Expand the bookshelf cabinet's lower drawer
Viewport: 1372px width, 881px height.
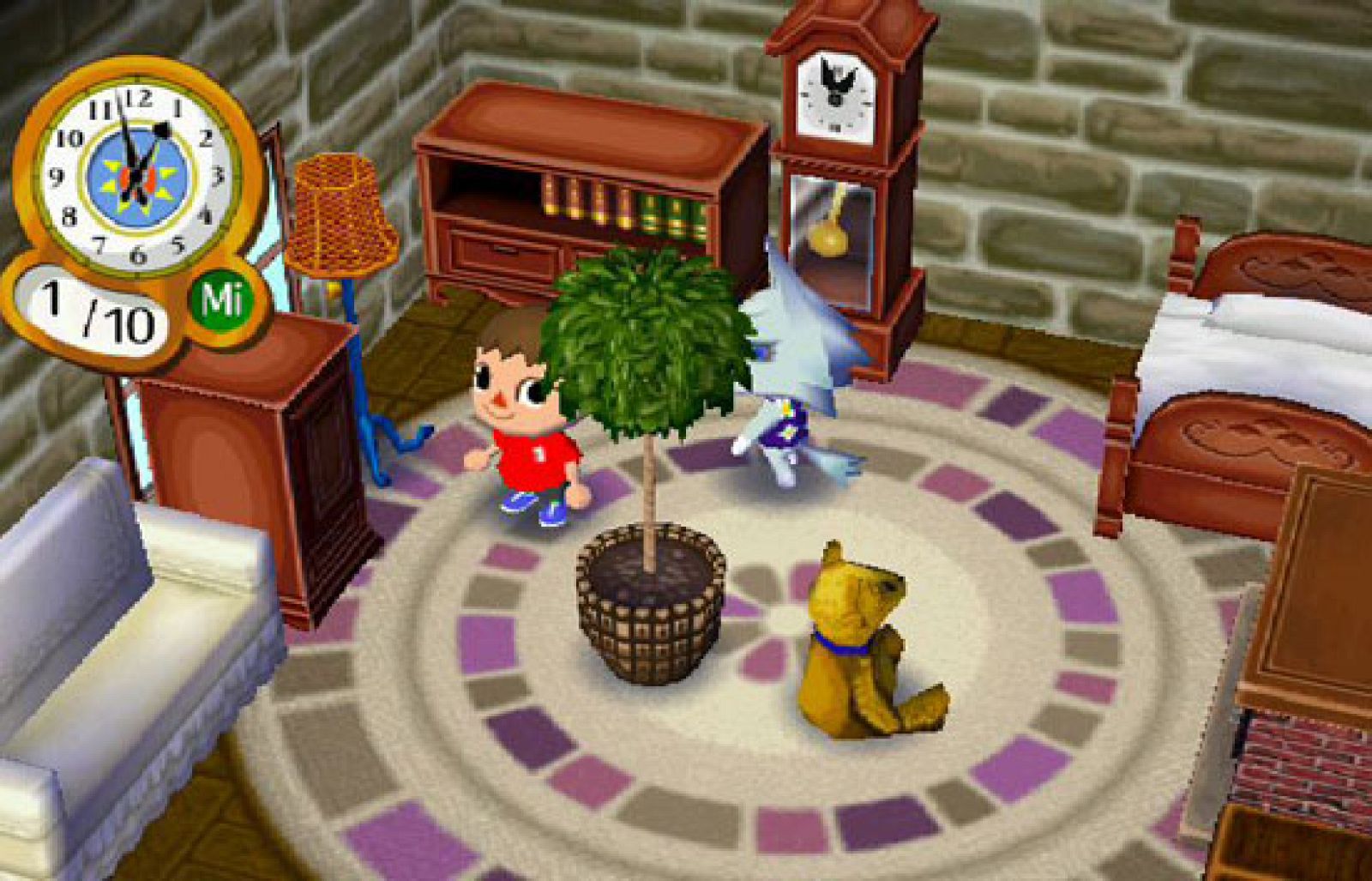(x=502, y=249)
